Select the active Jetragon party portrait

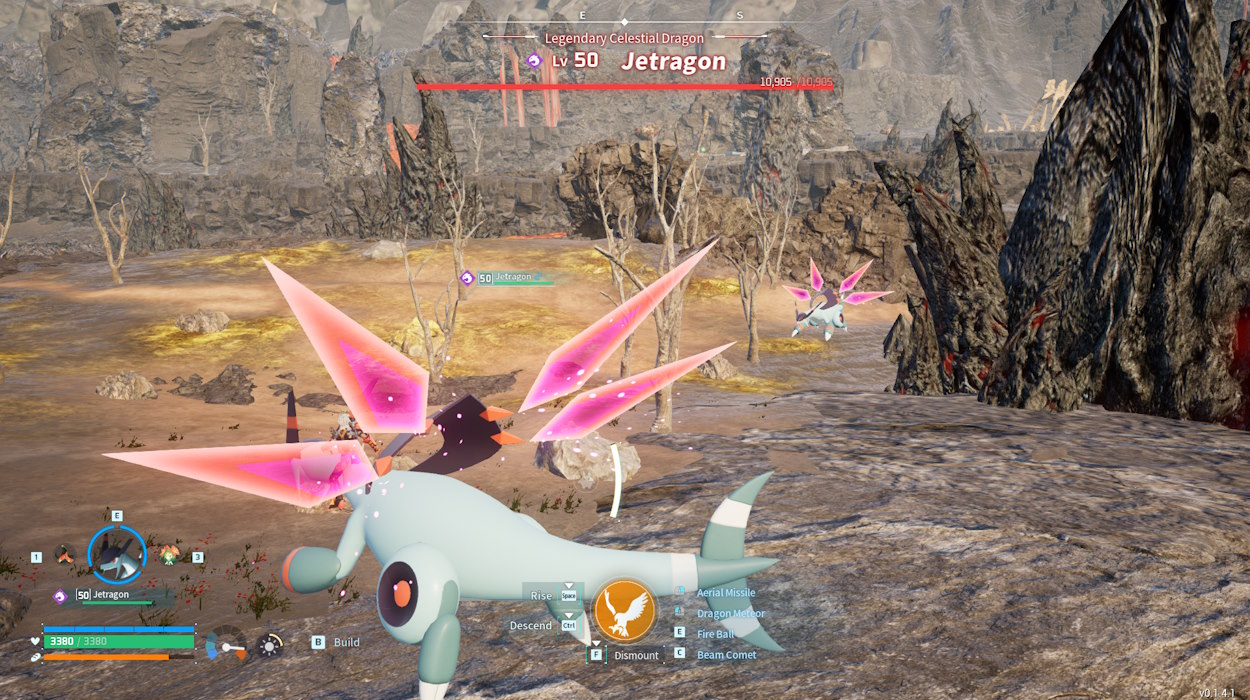click(116, 554)
